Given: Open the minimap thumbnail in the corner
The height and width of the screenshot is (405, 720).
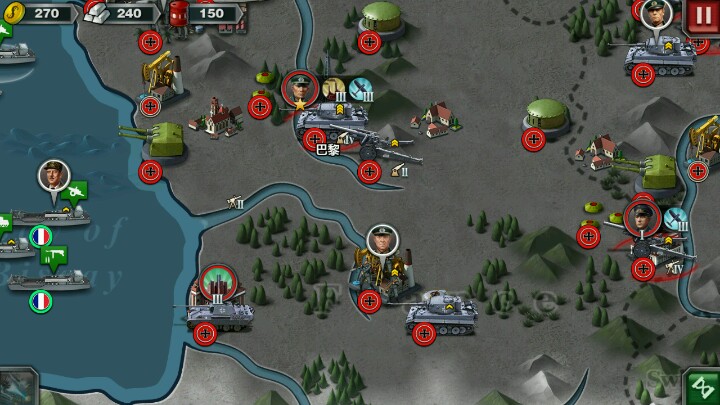Looking at the screenshot, I should coord(17,387).
